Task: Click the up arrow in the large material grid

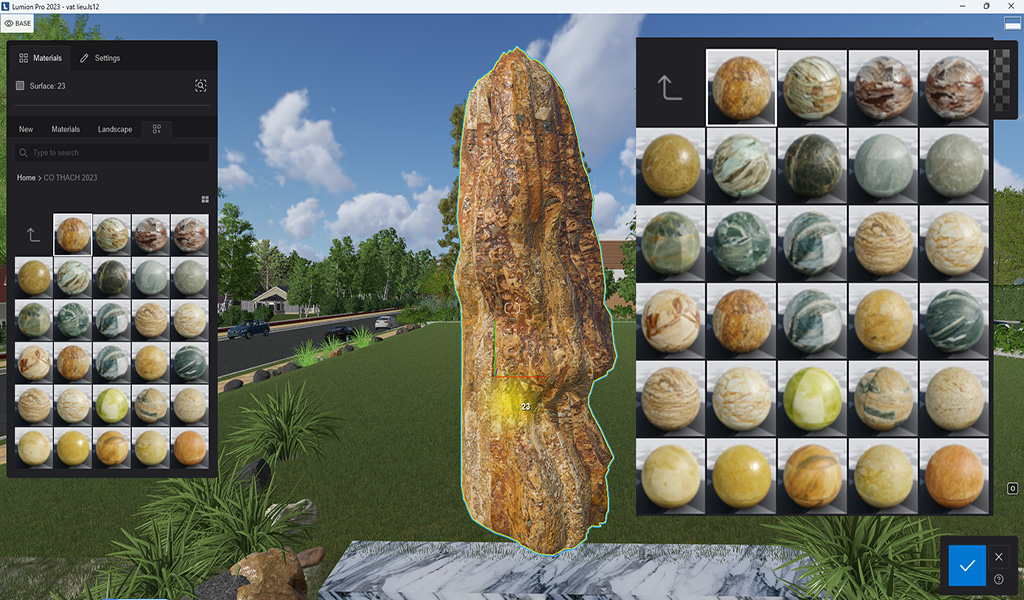Action: [669, 88]
